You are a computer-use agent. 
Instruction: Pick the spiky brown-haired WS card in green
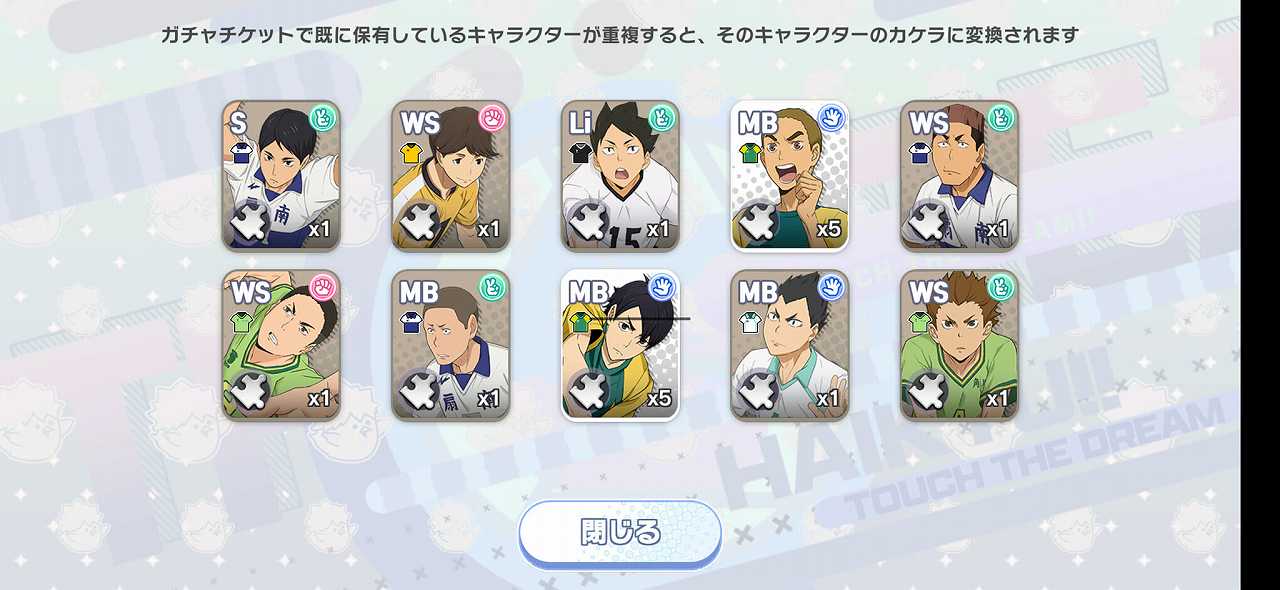tap(959, 345)
